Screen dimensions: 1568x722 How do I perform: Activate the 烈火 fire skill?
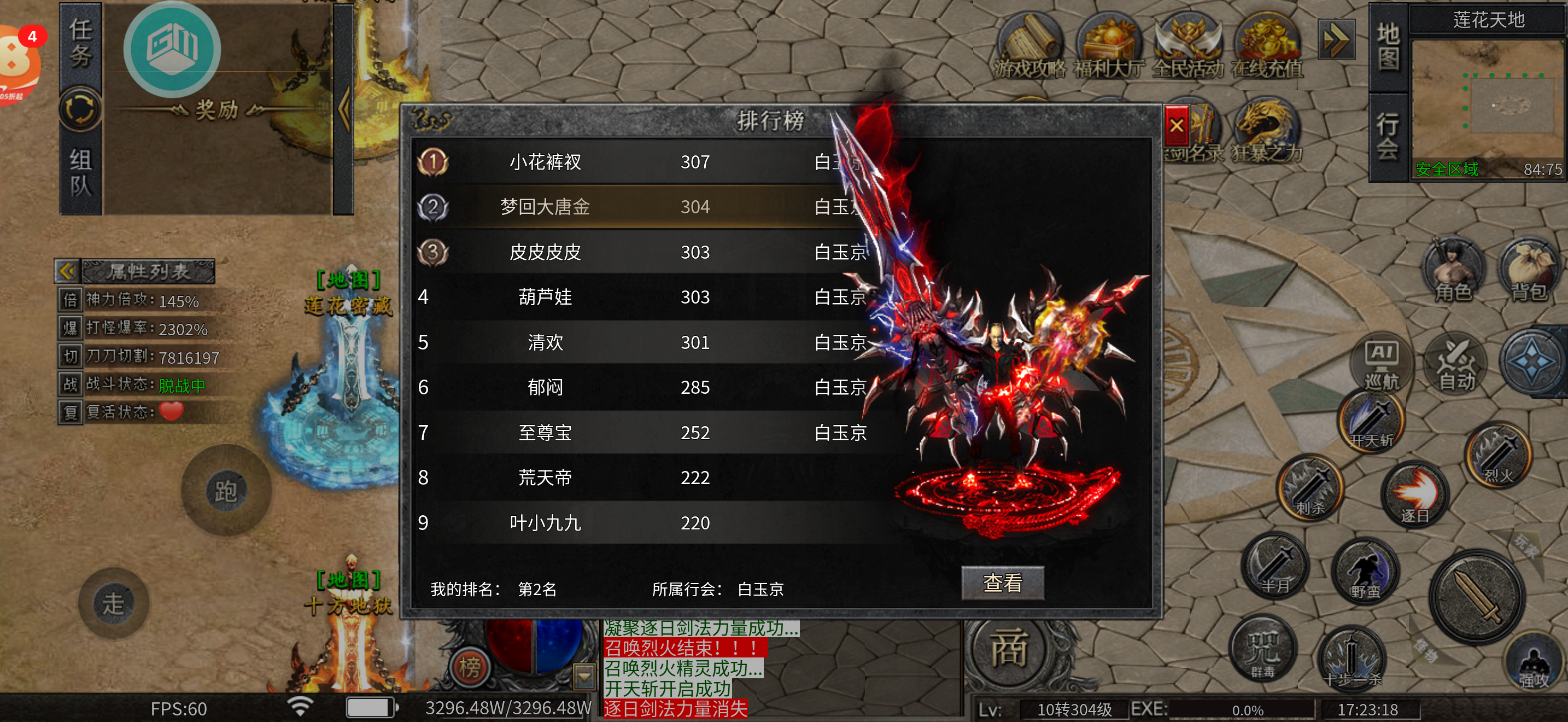pos(1499,453)
